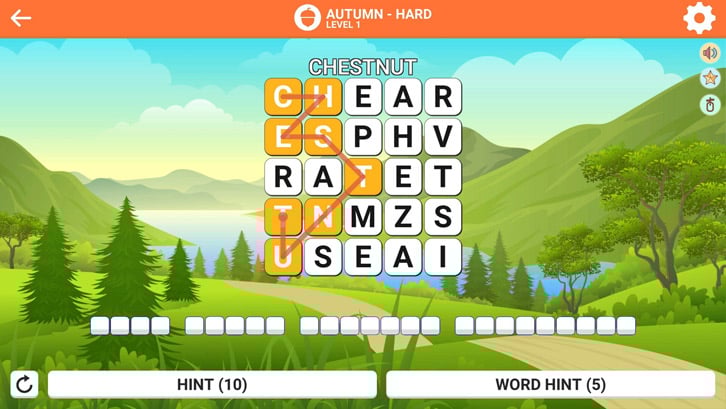Use the HINT (10) button
Screen dimensions: 726x409
[212, 384]
